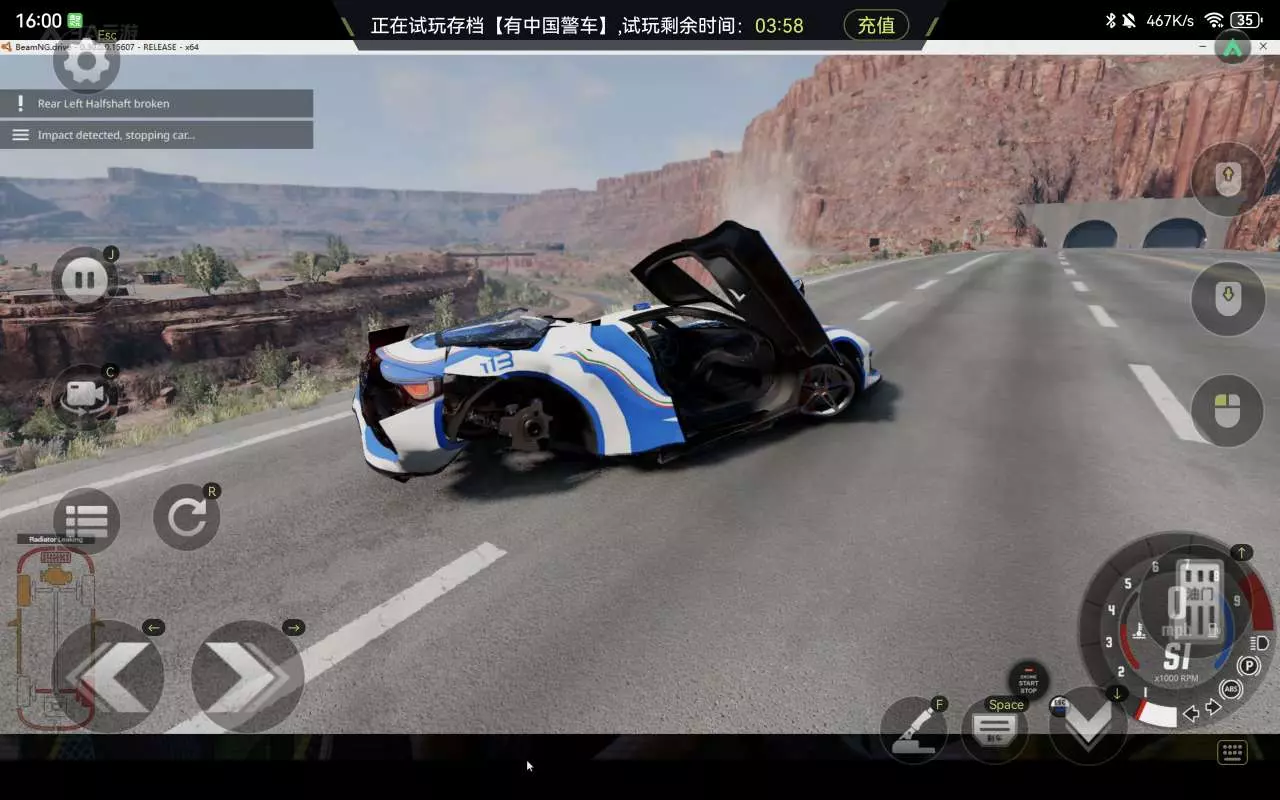Select the 'Impact detected, stopping car' message
1280x800 pixels.
[157, 135]
